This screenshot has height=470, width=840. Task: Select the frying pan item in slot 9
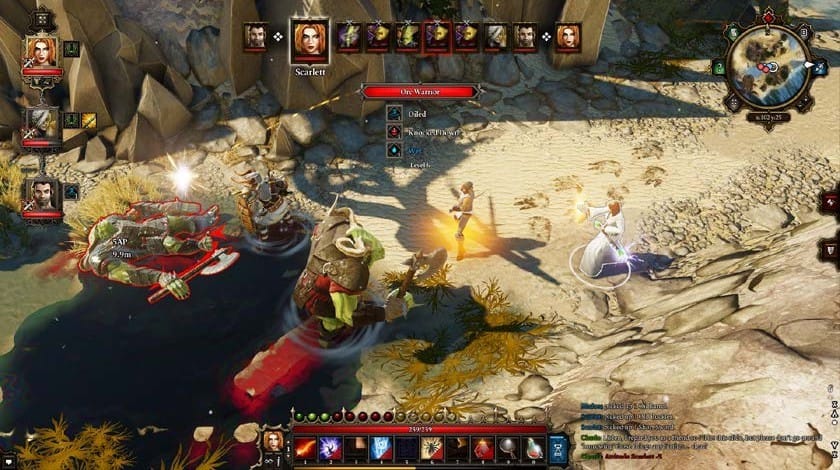coord(510,445)
